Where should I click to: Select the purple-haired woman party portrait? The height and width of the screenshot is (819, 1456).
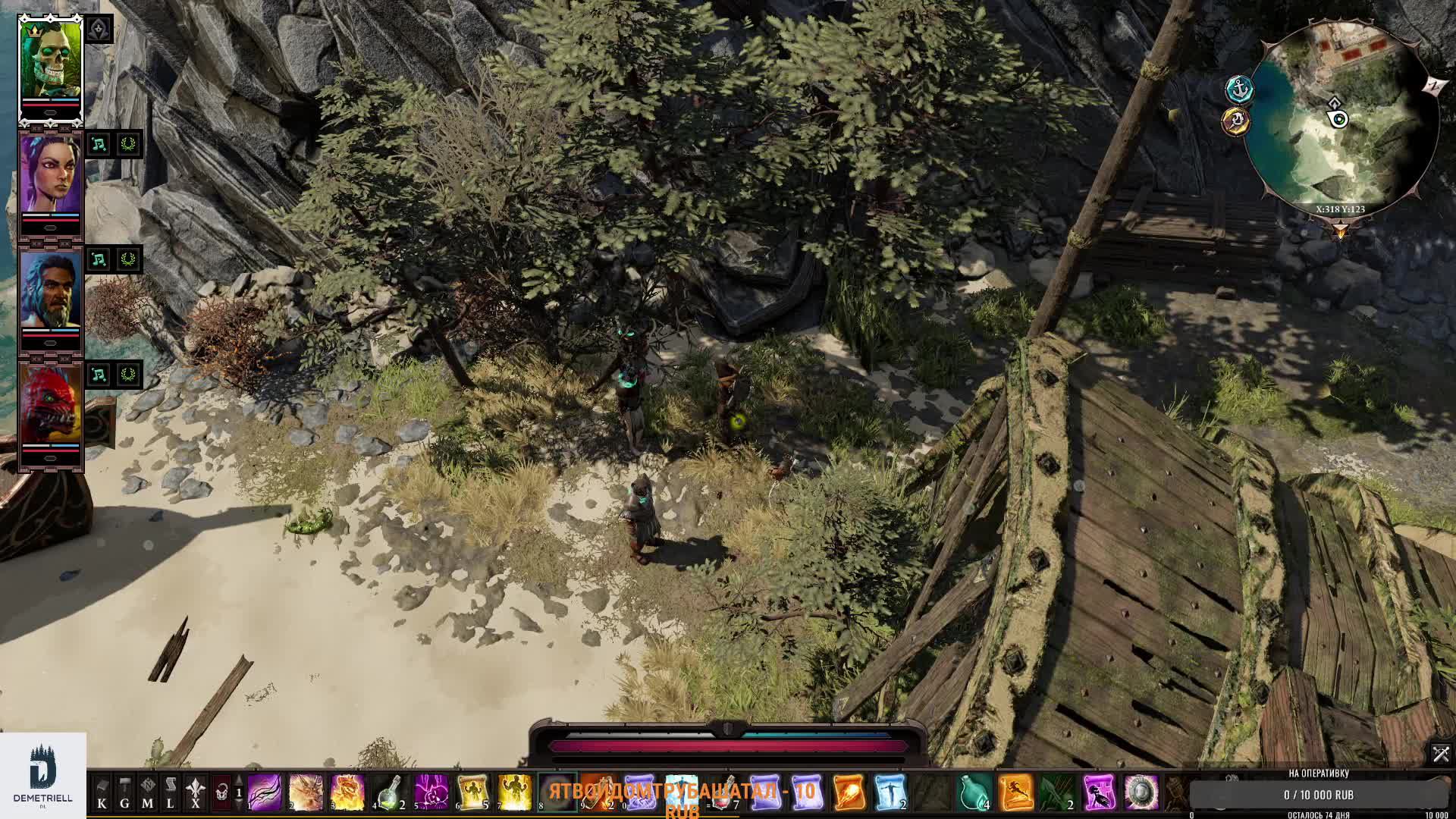point(50,176)
